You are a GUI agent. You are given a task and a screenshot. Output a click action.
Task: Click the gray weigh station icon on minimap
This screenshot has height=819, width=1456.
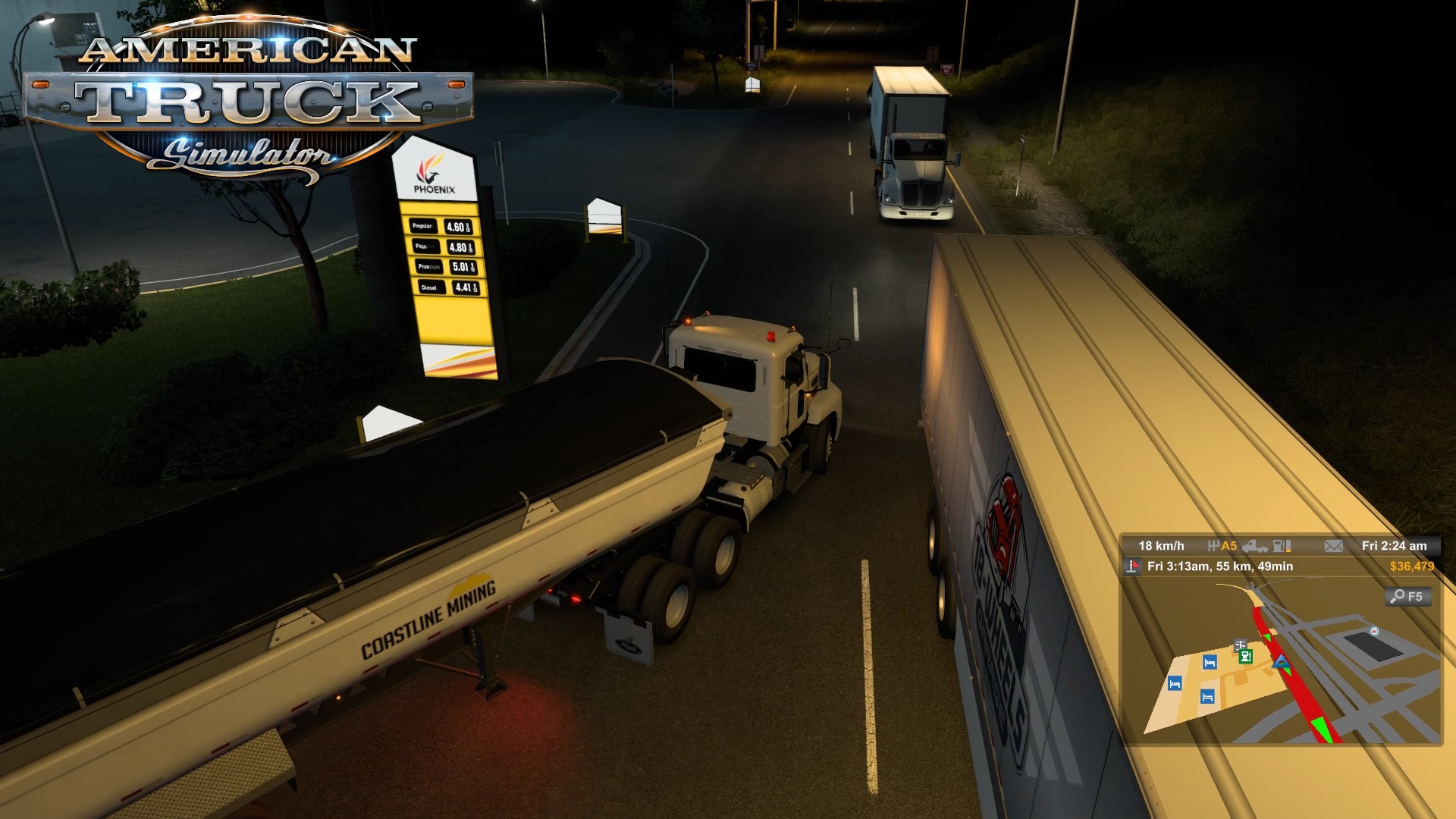point(1241,645)
